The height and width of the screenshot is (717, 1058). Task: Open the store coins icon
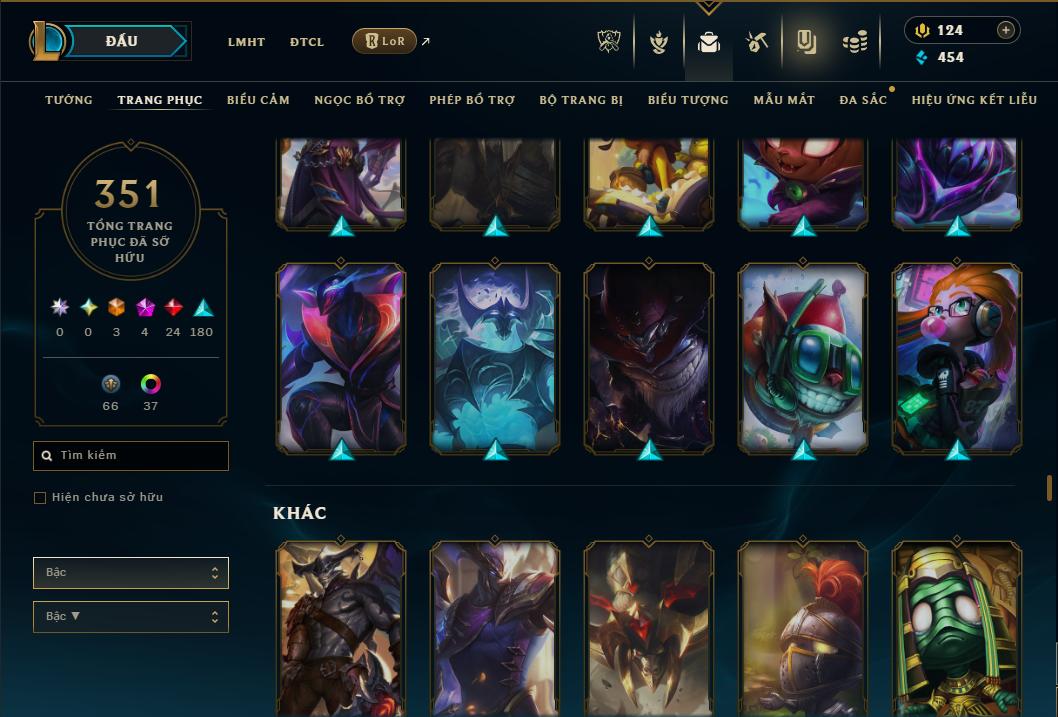point(855,42)
